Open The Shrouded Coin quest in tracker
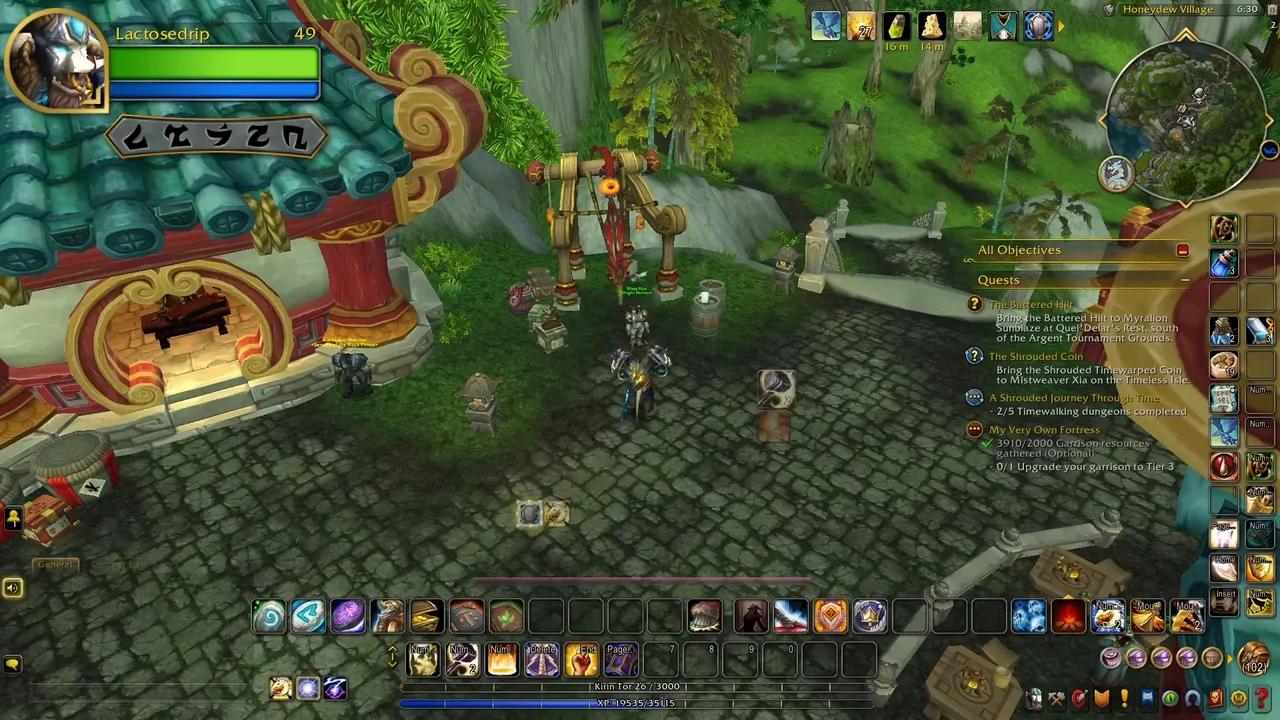The image size is (1280, 720). coord(1035,356)
